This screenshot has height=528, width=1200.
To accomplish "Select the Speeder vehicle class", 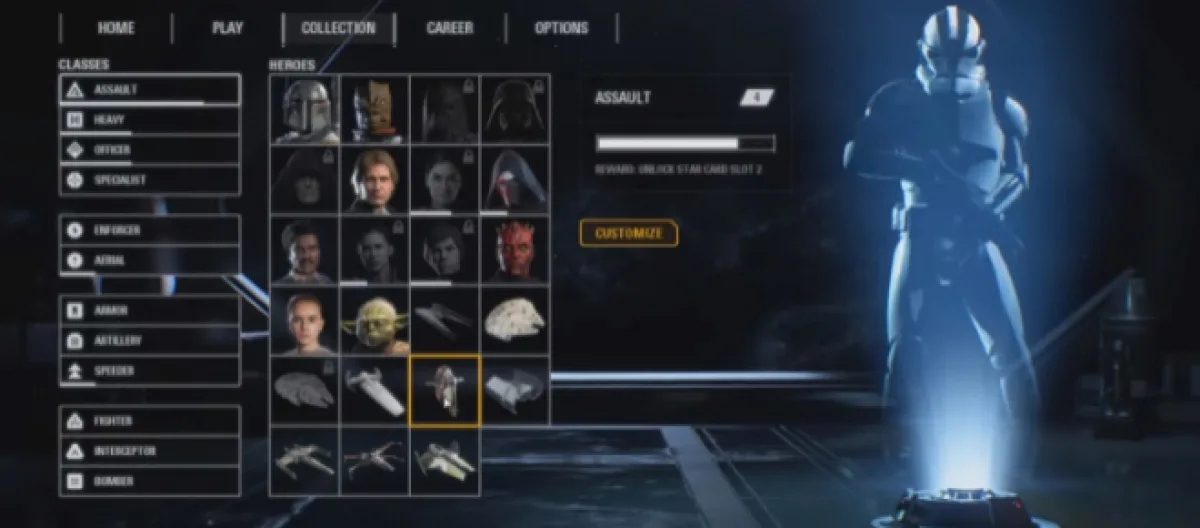I will [x=150, y=371].
